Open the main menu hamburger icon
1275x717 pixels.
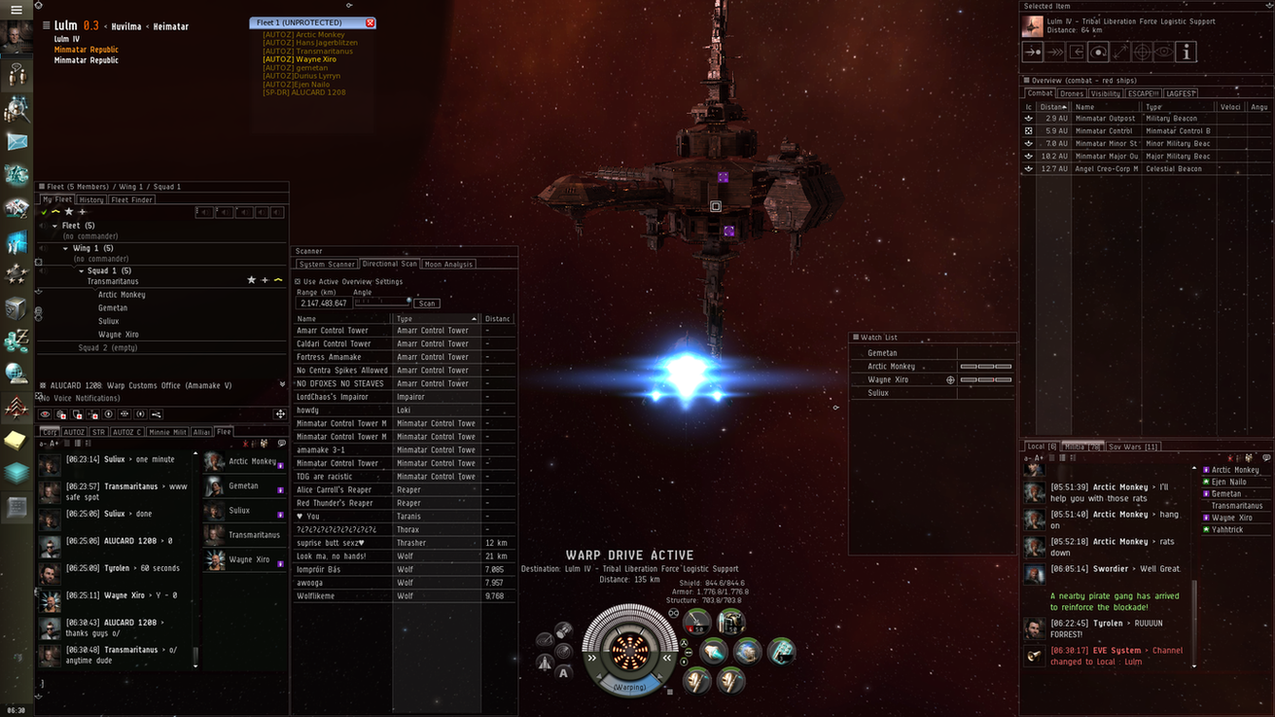[x=16, y=9]
